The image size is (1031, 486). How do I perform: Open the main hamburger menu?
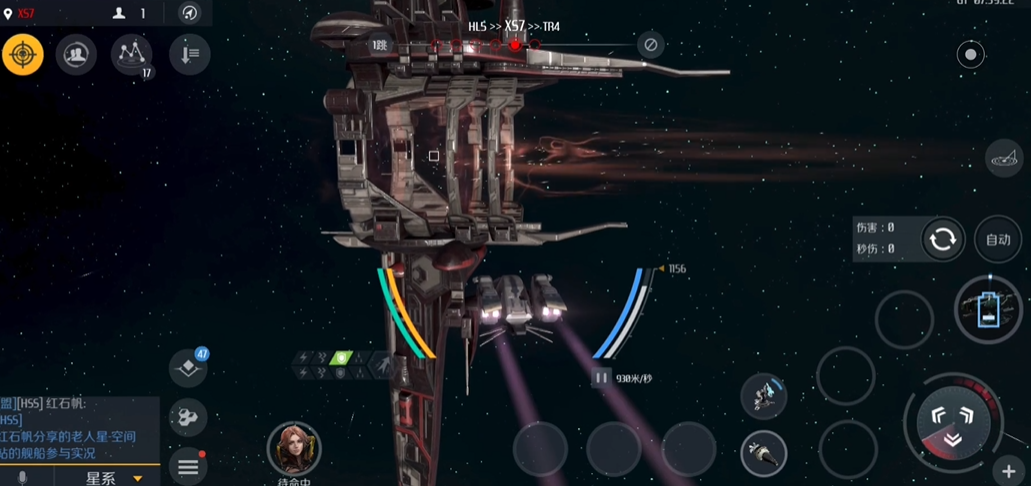pos(188,466)
